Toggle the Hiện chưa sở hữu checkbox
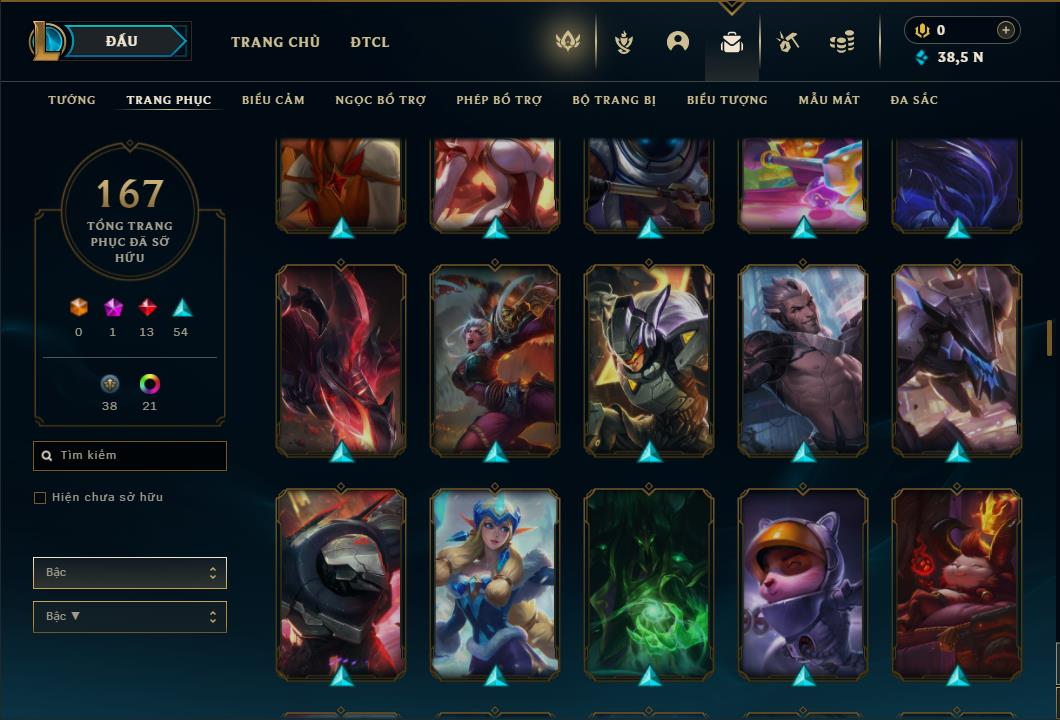1060x720 pixels. (x=40, y=498)
